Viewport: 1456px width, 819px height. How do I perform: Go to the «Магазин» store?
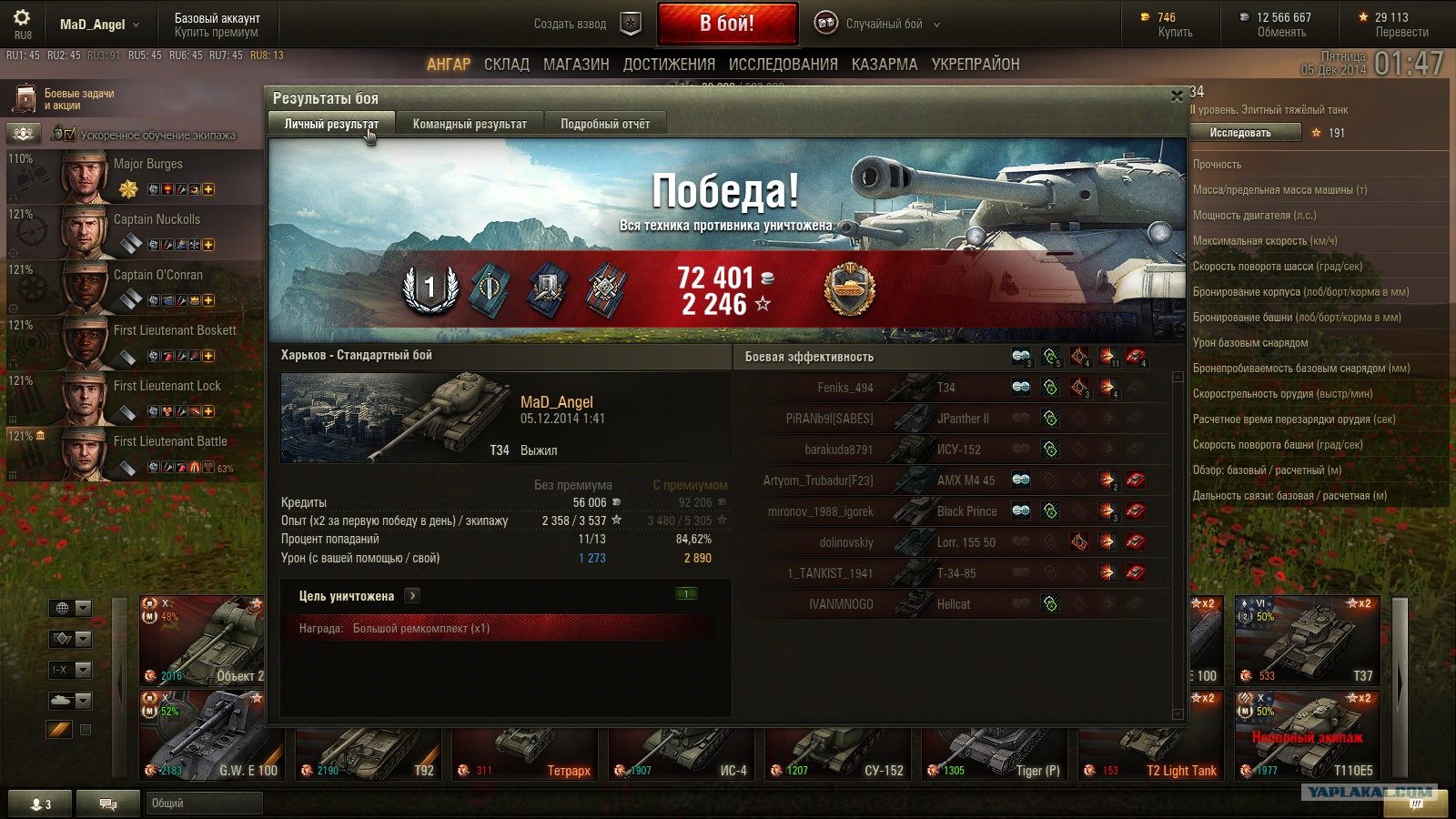pyautogui.click(x=576, y=65)
